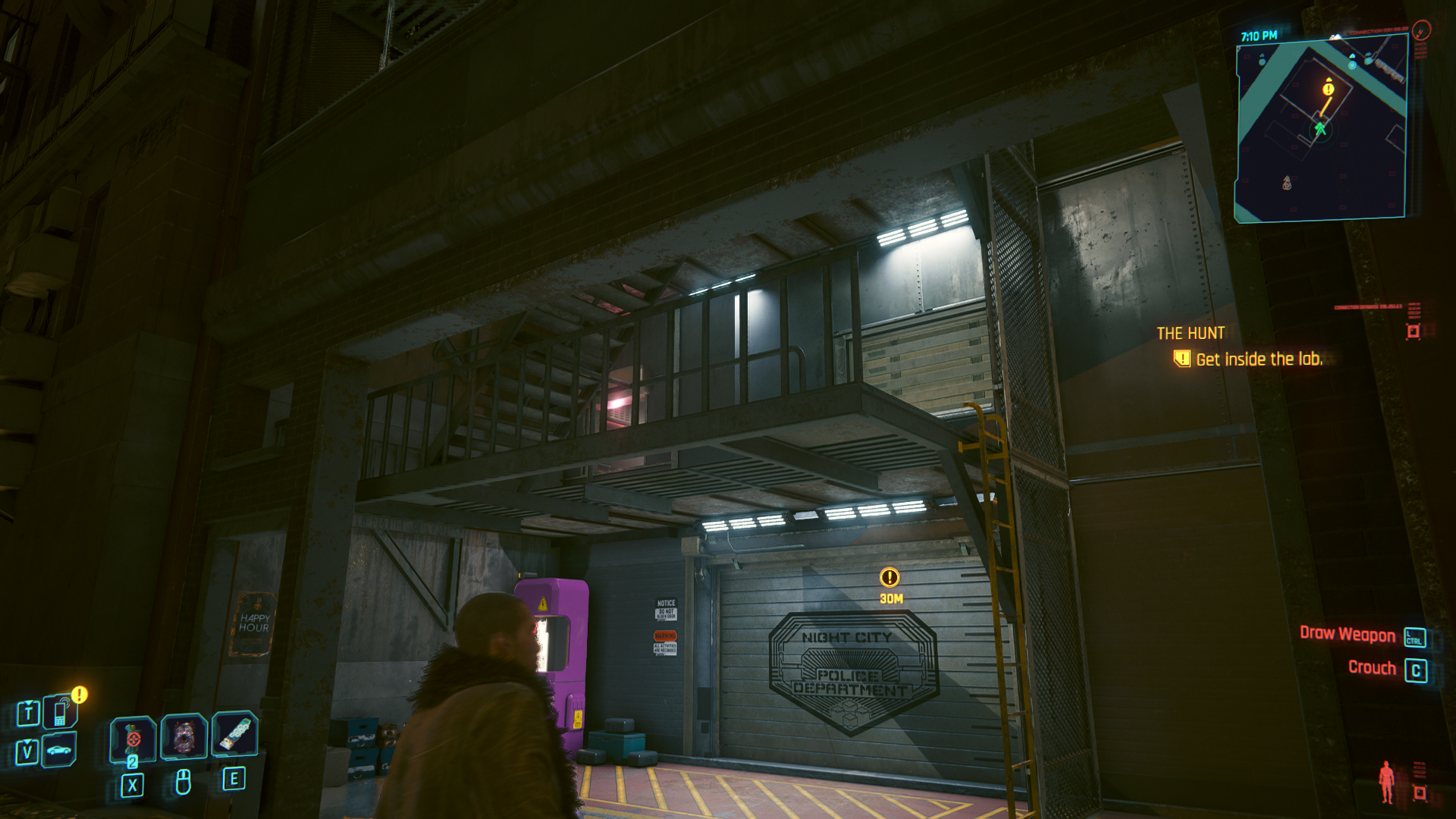Select the healing item above the mouse icon
The width and height of the screenshot is (1456, 819).
pos(183,734)
